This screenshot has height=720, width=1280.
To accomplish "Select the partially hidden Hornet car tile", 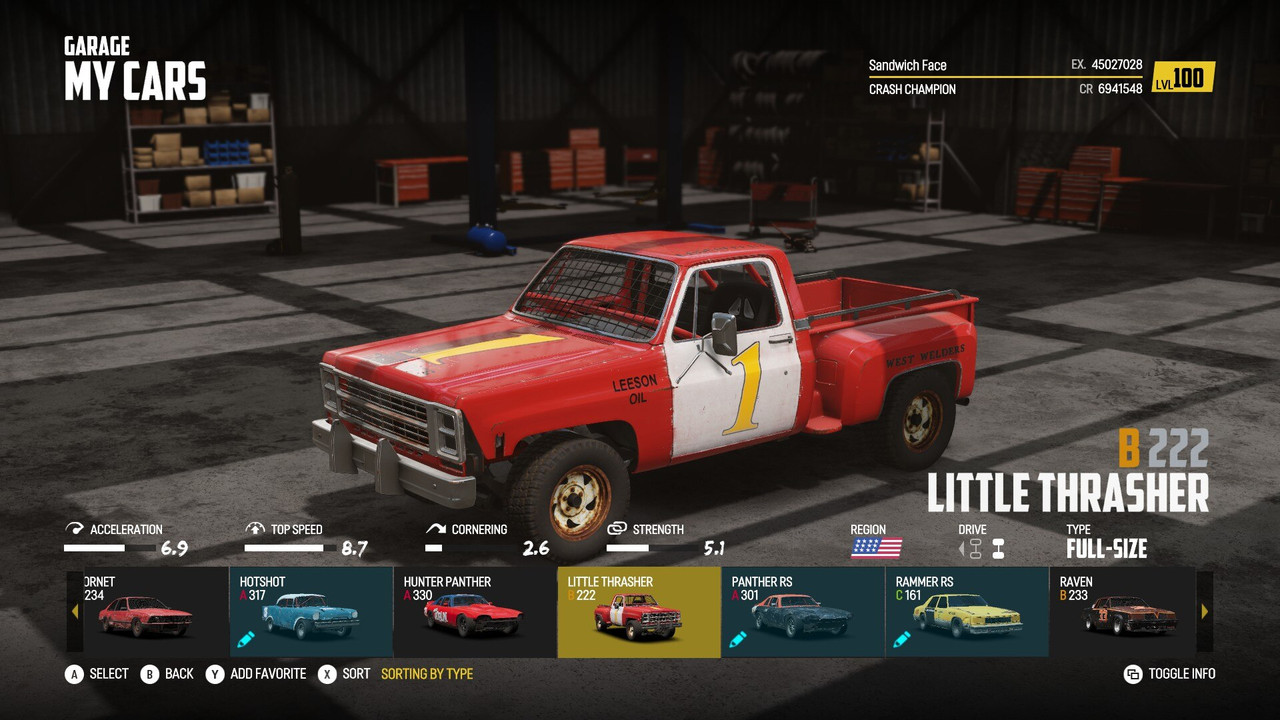I will pyautogui.click(x=150, y=612).
